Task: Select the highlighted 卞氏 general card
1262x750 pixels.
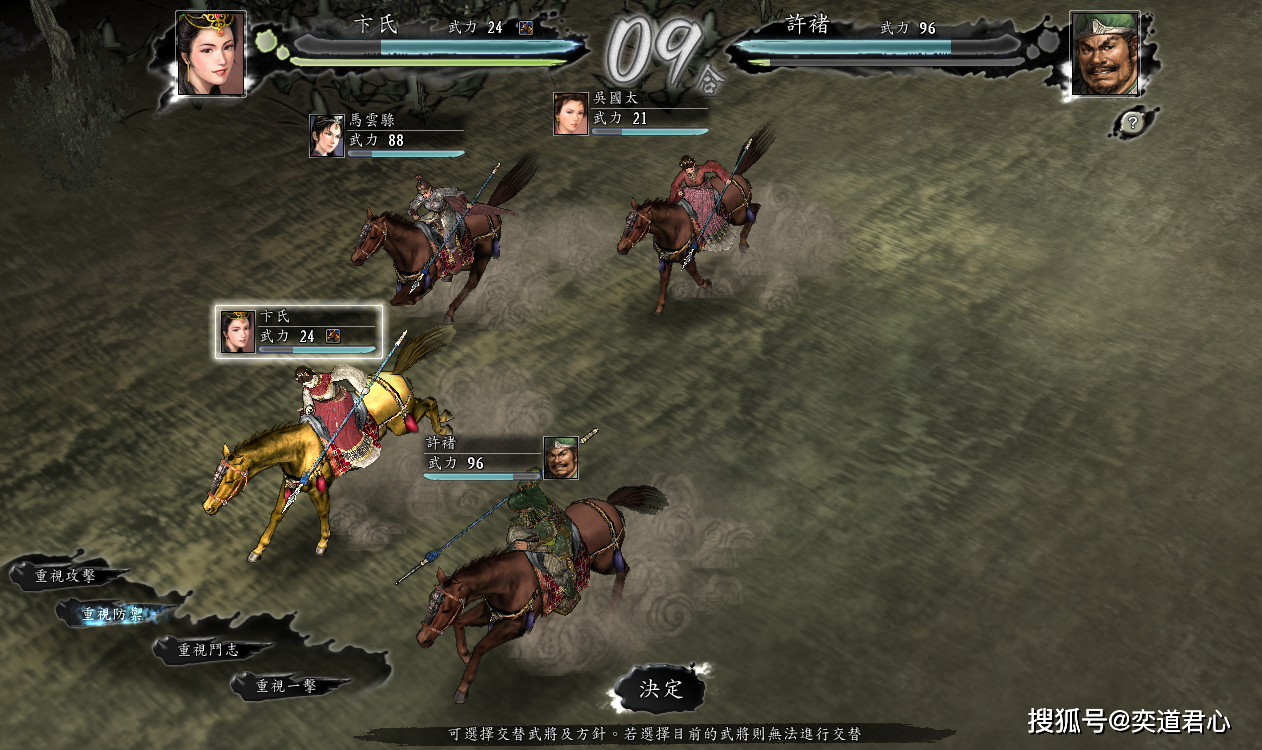Action: [x=298, y=331]
